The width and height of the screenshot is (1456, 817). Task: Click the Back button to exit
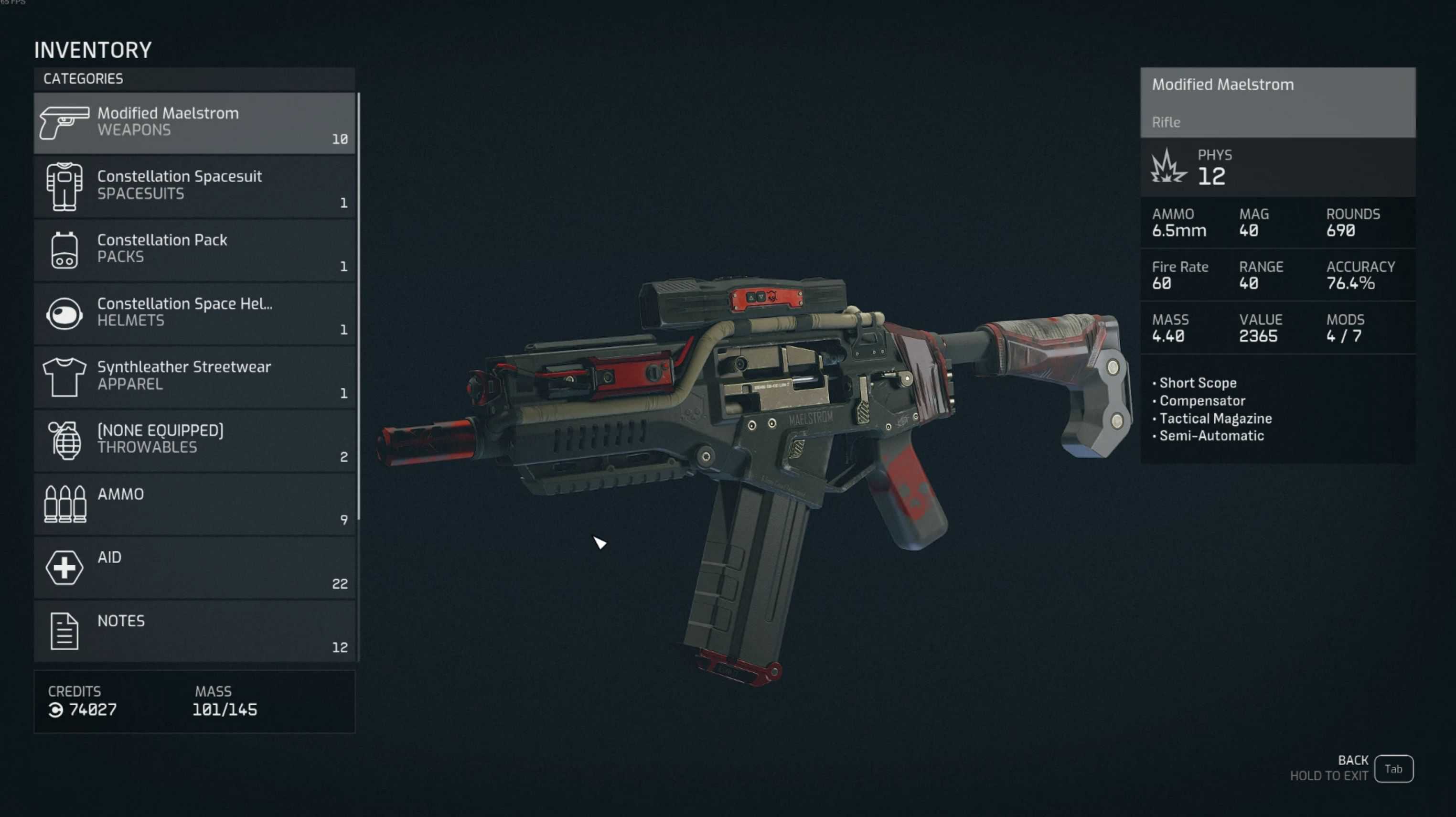1392,768
